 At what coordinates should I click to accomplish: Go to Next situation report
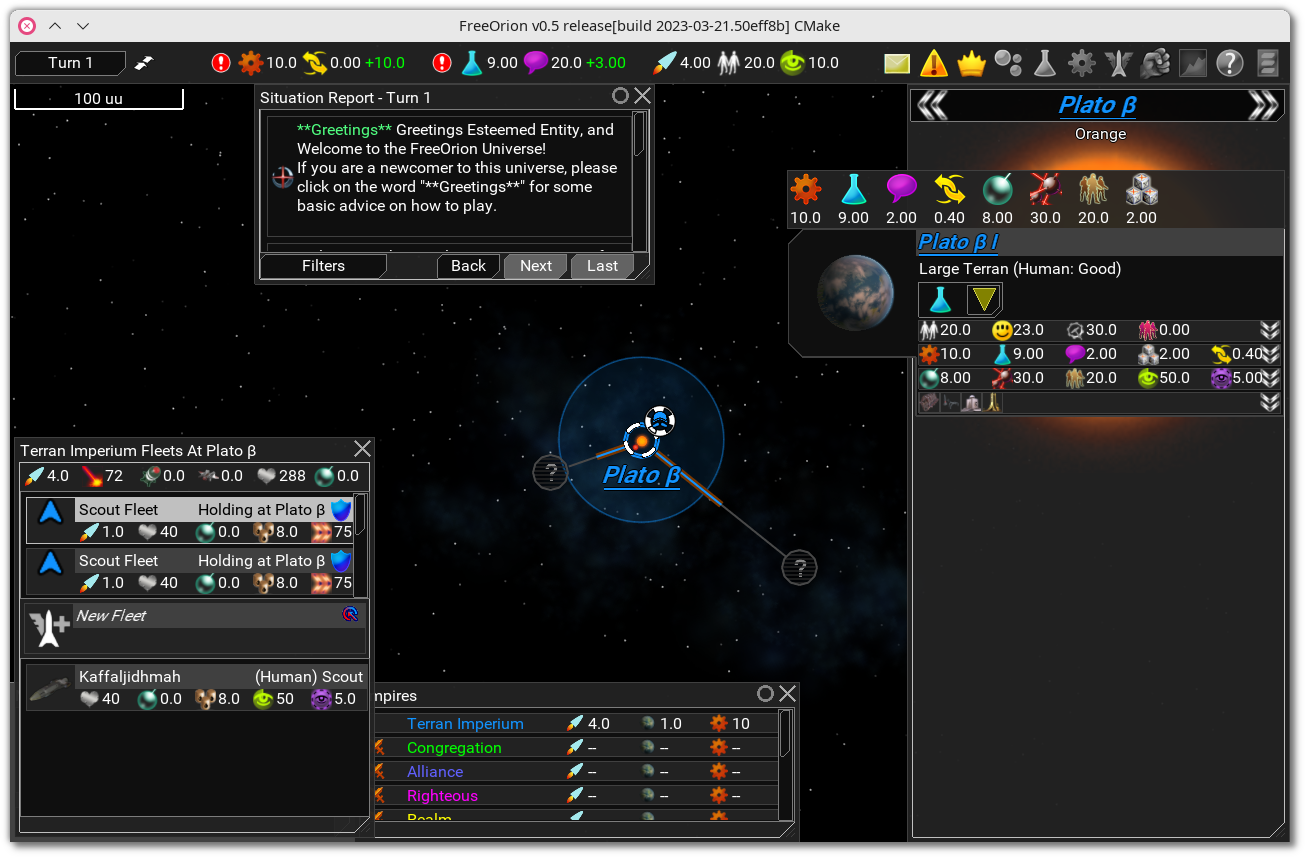[535, 266]
